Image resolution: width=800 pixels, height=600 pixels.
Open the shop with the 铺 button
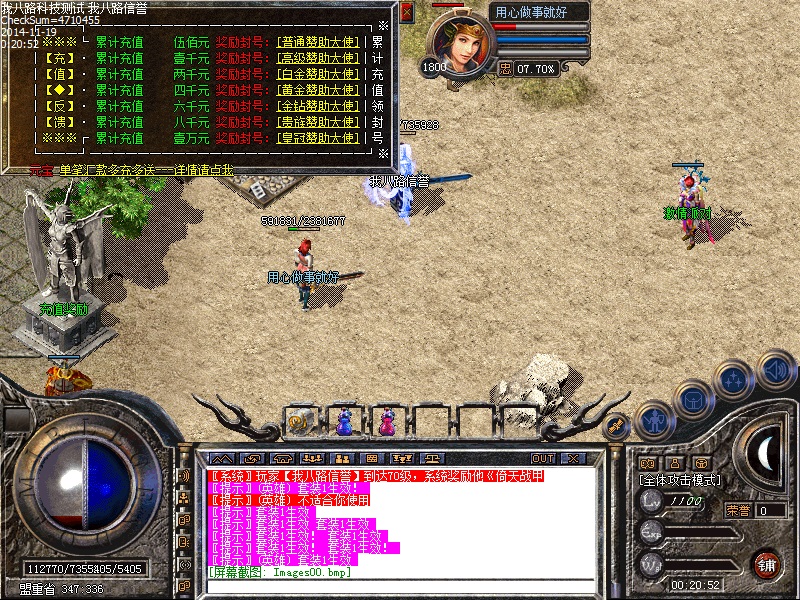[x=766, y=564]
